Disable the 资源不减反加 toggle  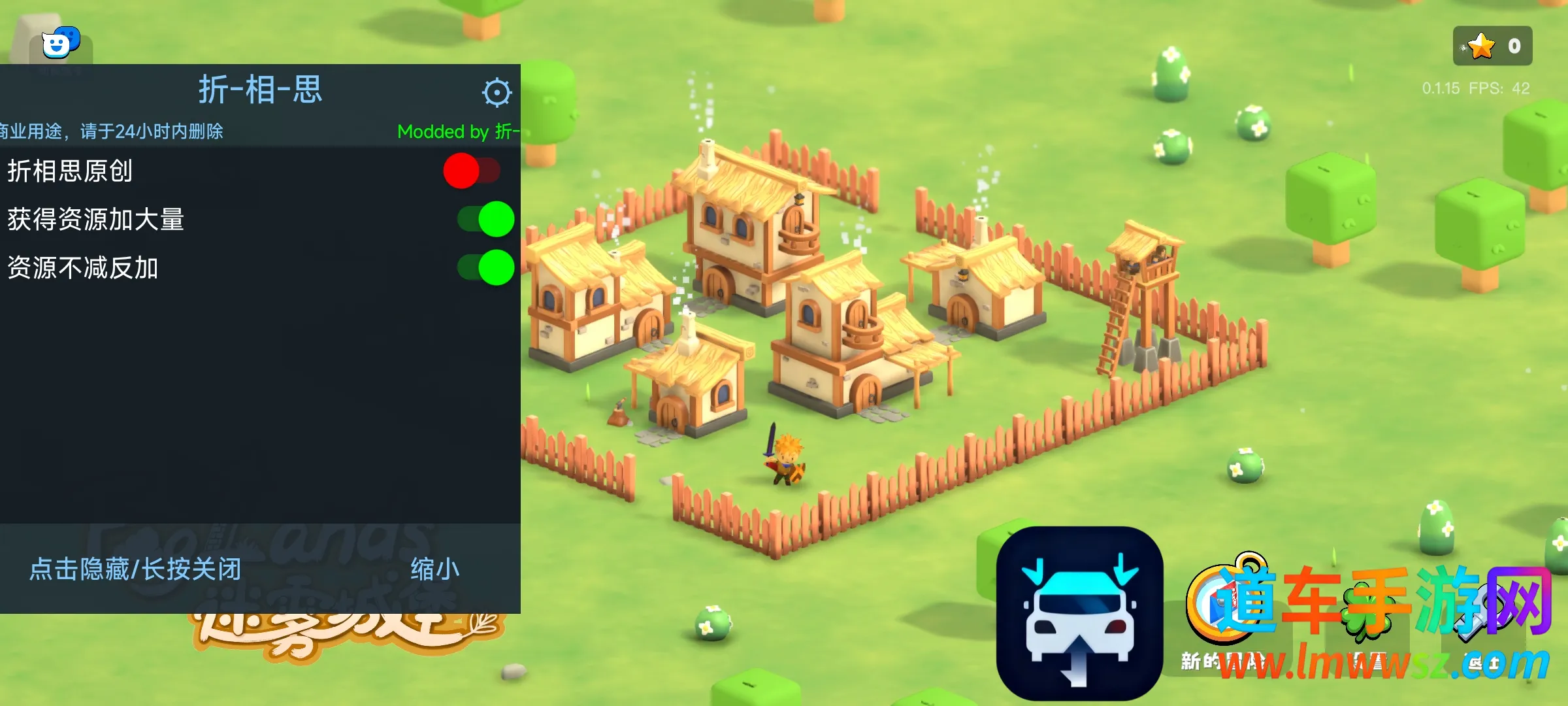(x=485, y=268)
